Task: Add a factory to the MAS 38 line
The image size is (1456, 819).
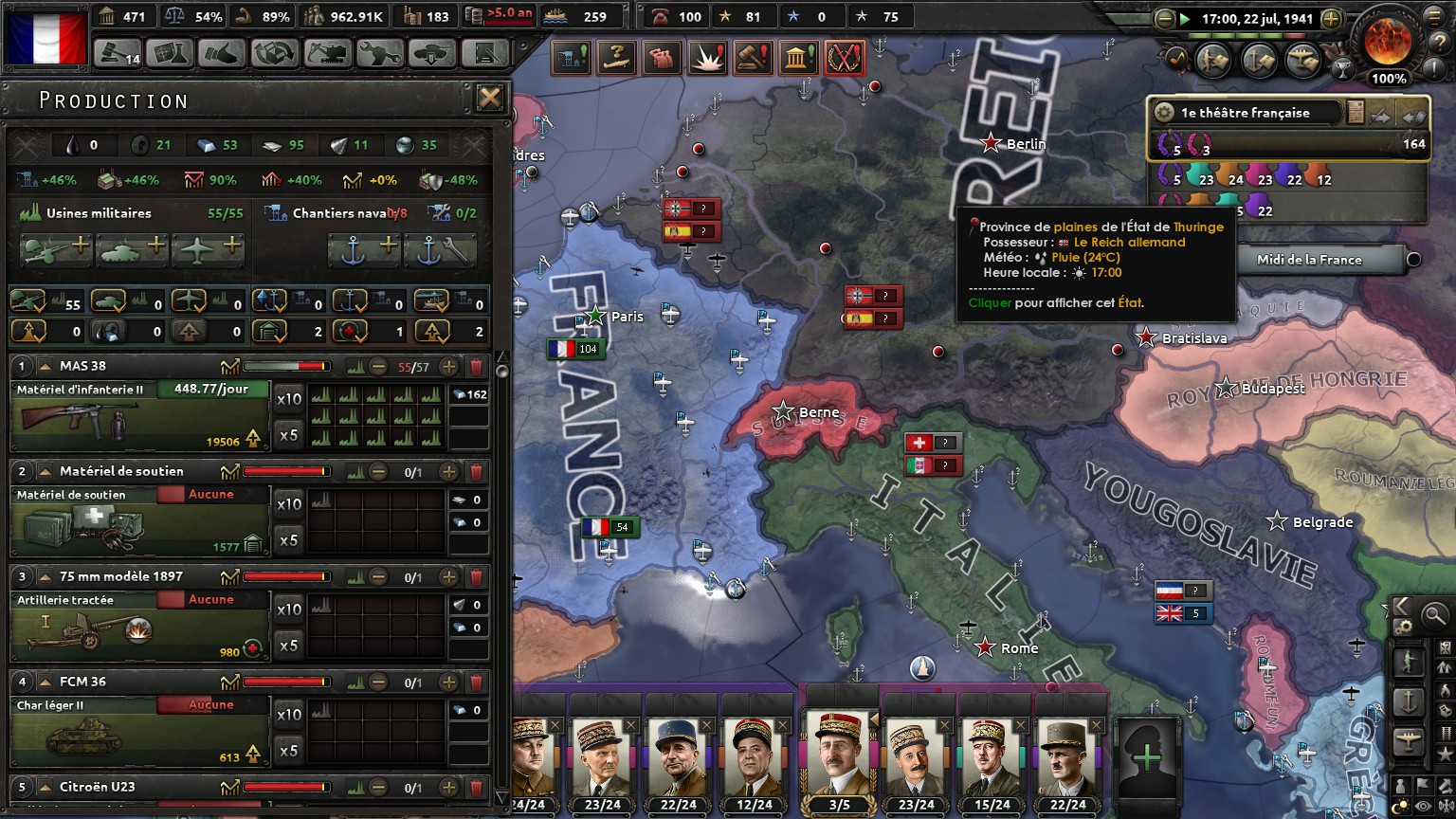Action: point(449,367)
